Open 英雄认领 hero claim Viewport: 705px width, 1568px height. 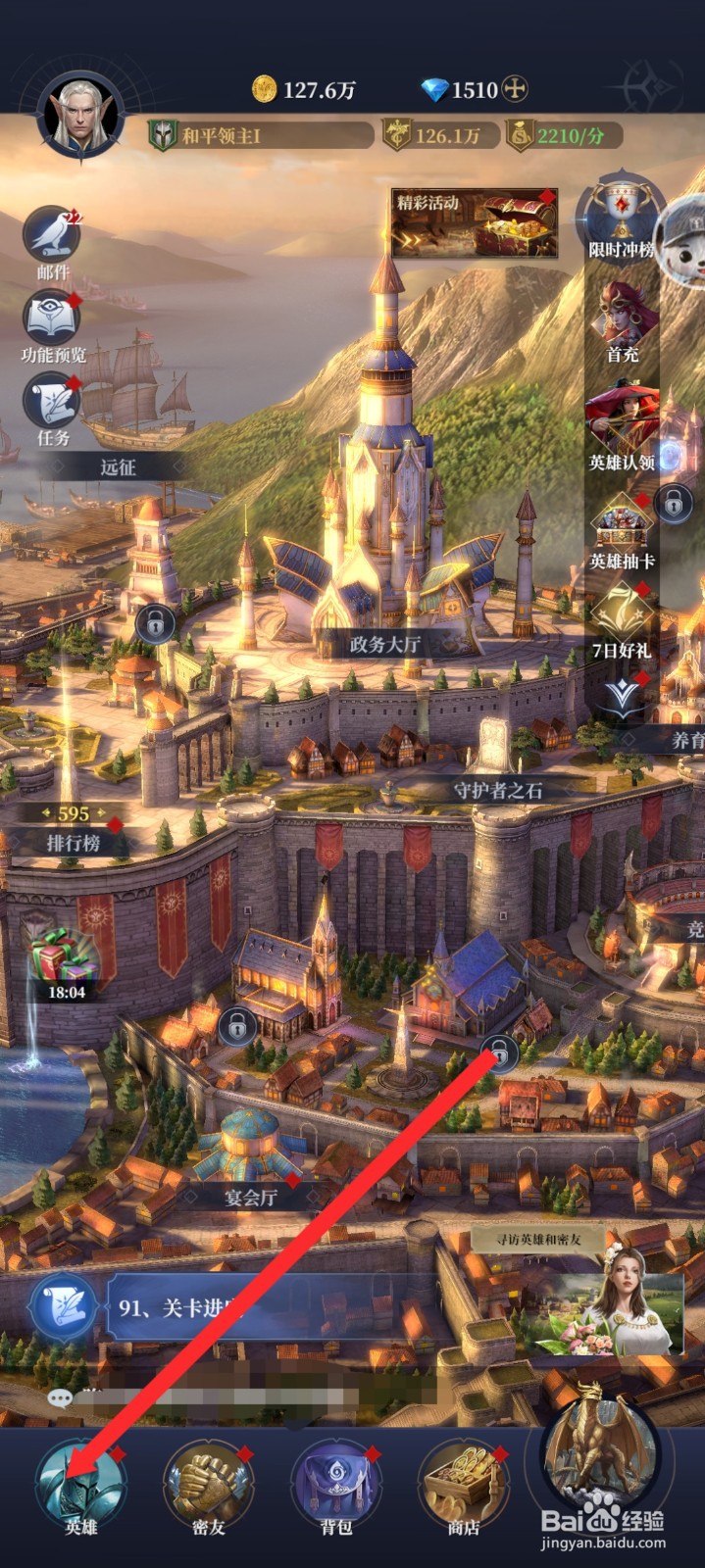(x=622, y=426)
